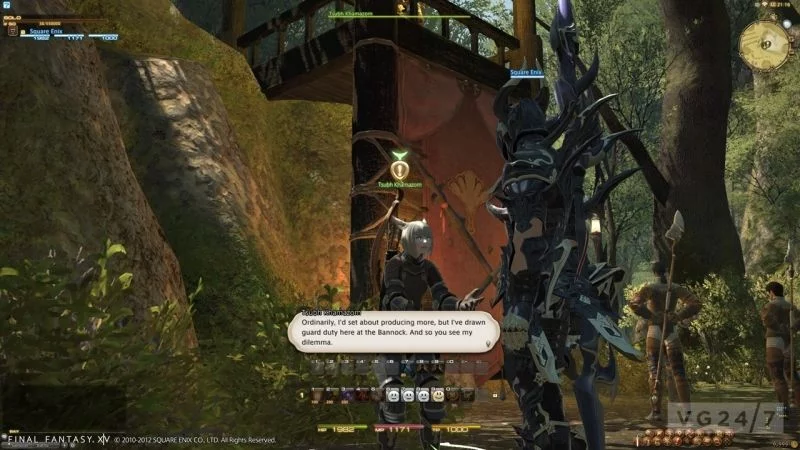Click the top-left blue notification icon
This screenshot has height=450, width=800.
click(7, 6)
